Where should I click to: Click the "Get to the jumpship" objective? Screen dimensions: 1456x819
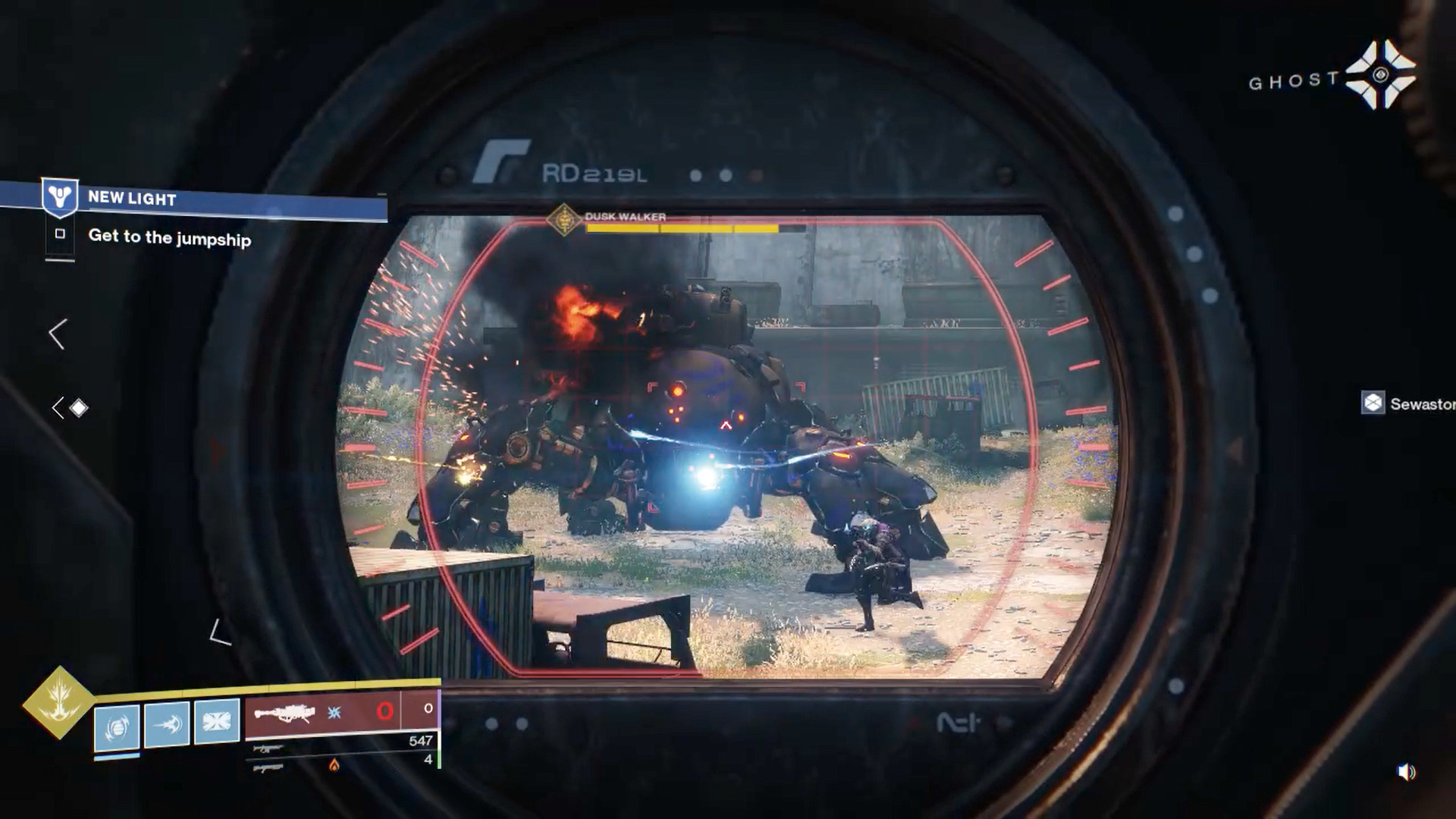click(169, 238)
